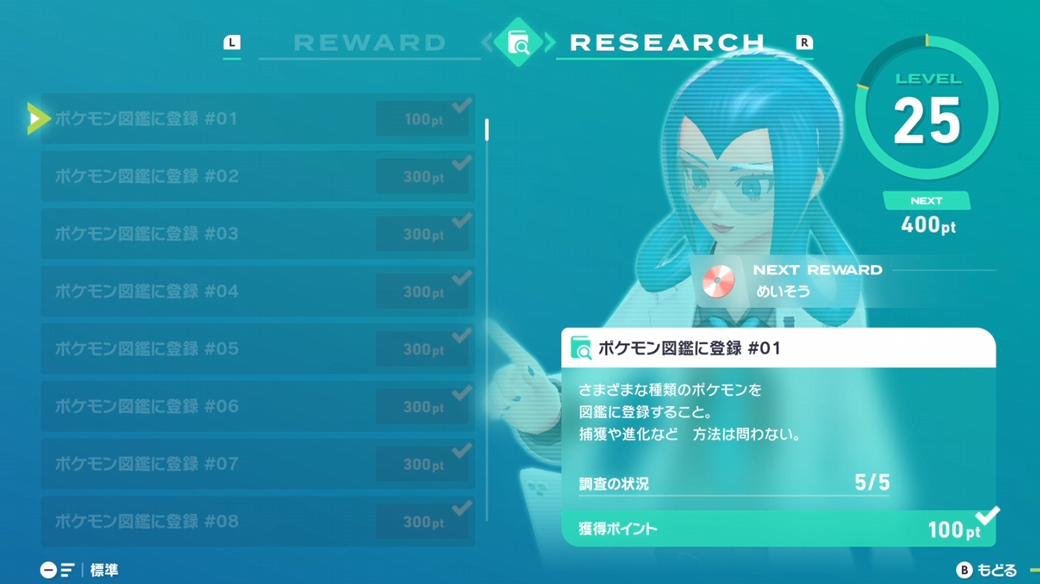1040x584 pixels.
Task: Show the next reward めいそう disc
Action: pos(717,282)
